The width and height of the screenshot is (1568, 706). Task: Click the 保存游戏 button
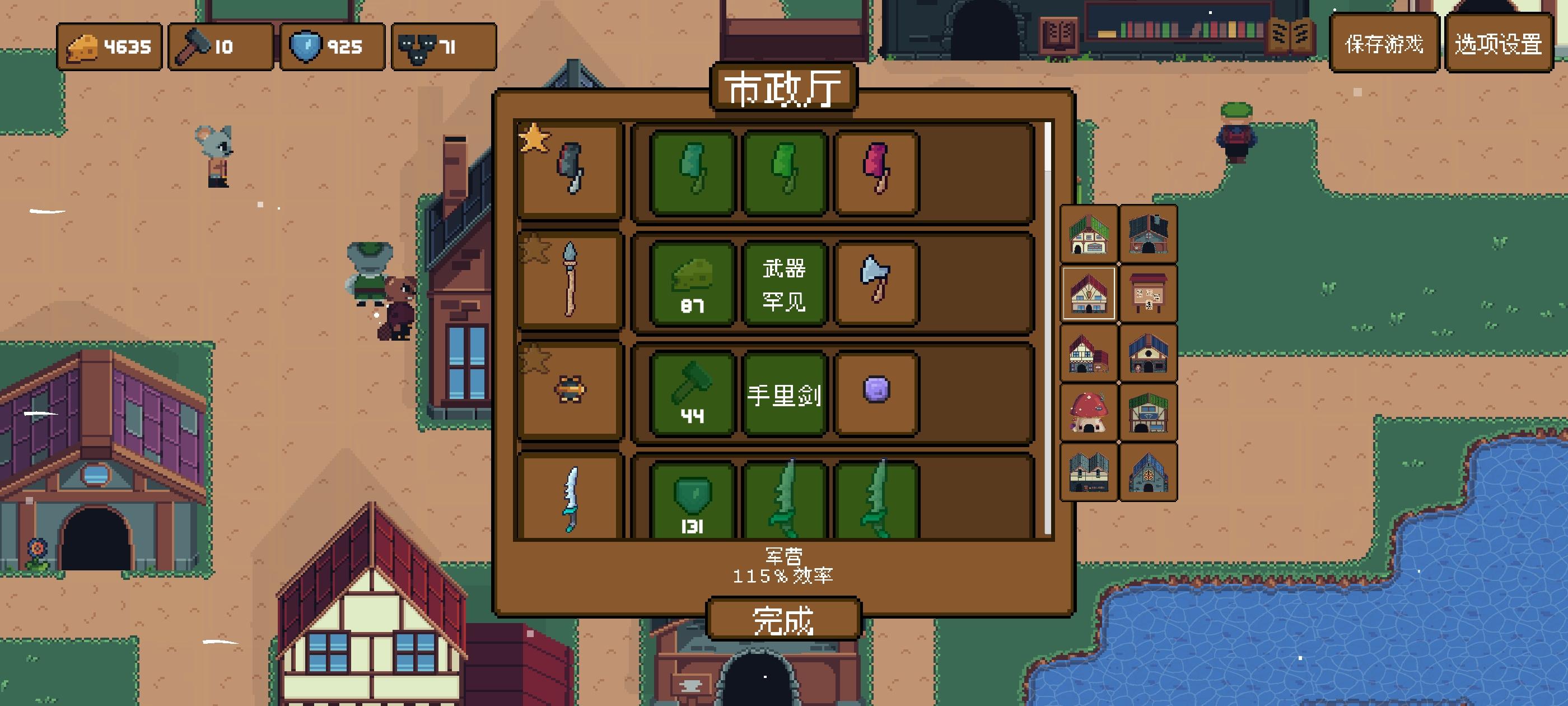pos(1384,44)
